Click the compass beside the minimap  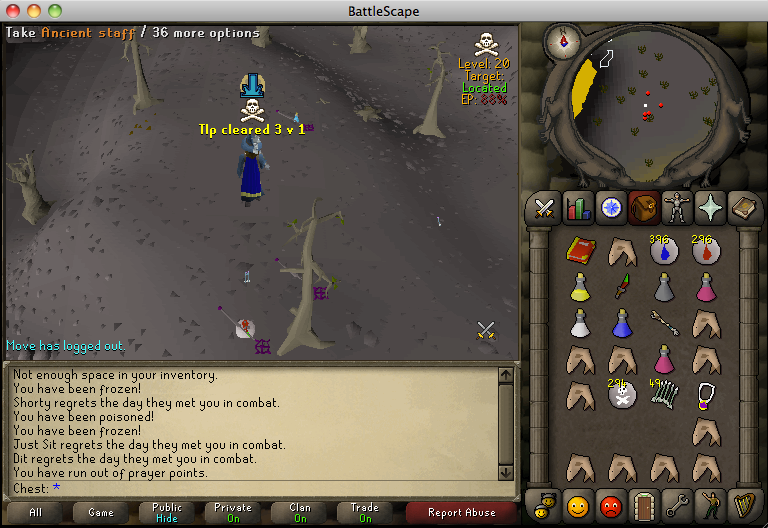click(563, 41)
